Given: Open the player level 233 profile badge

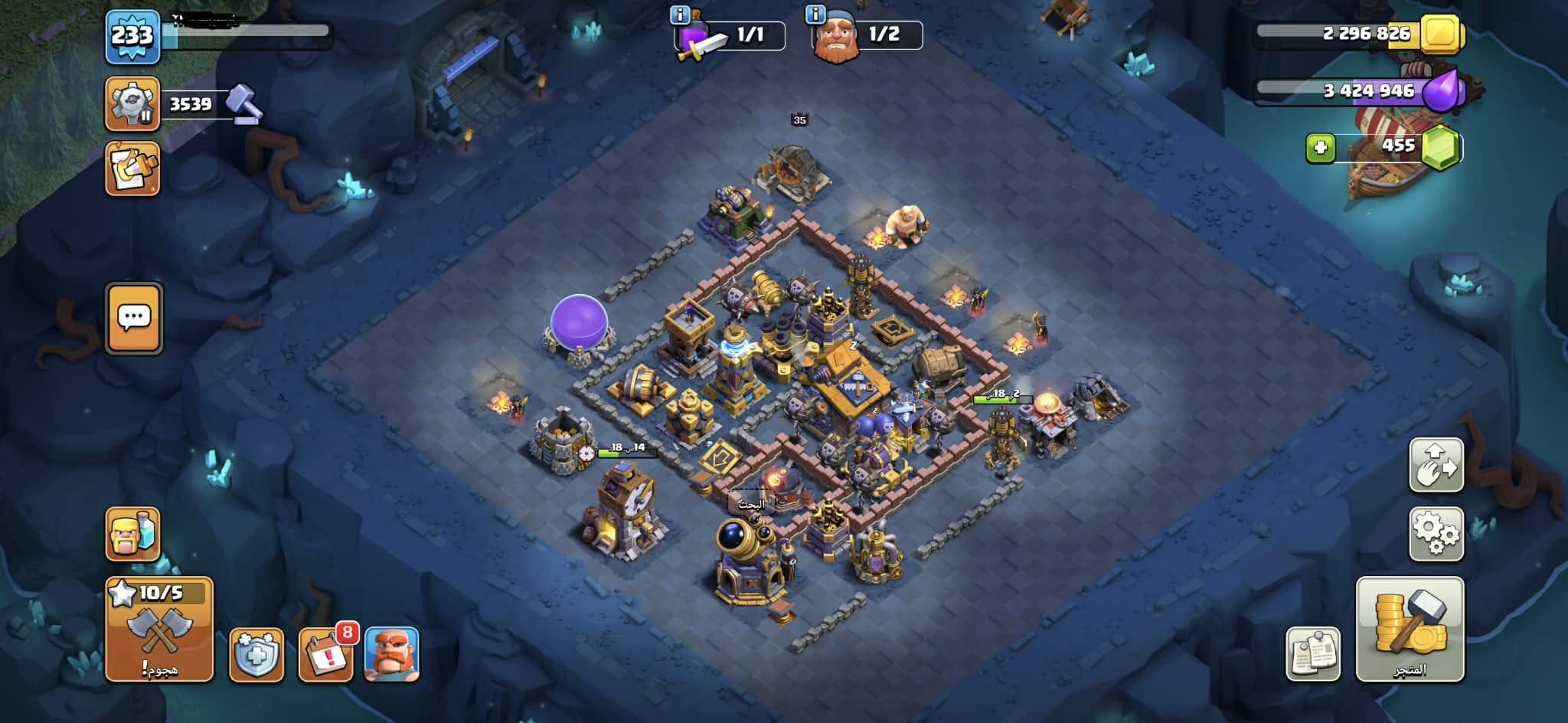Looking at the screenshot, I should coord(132,36).
